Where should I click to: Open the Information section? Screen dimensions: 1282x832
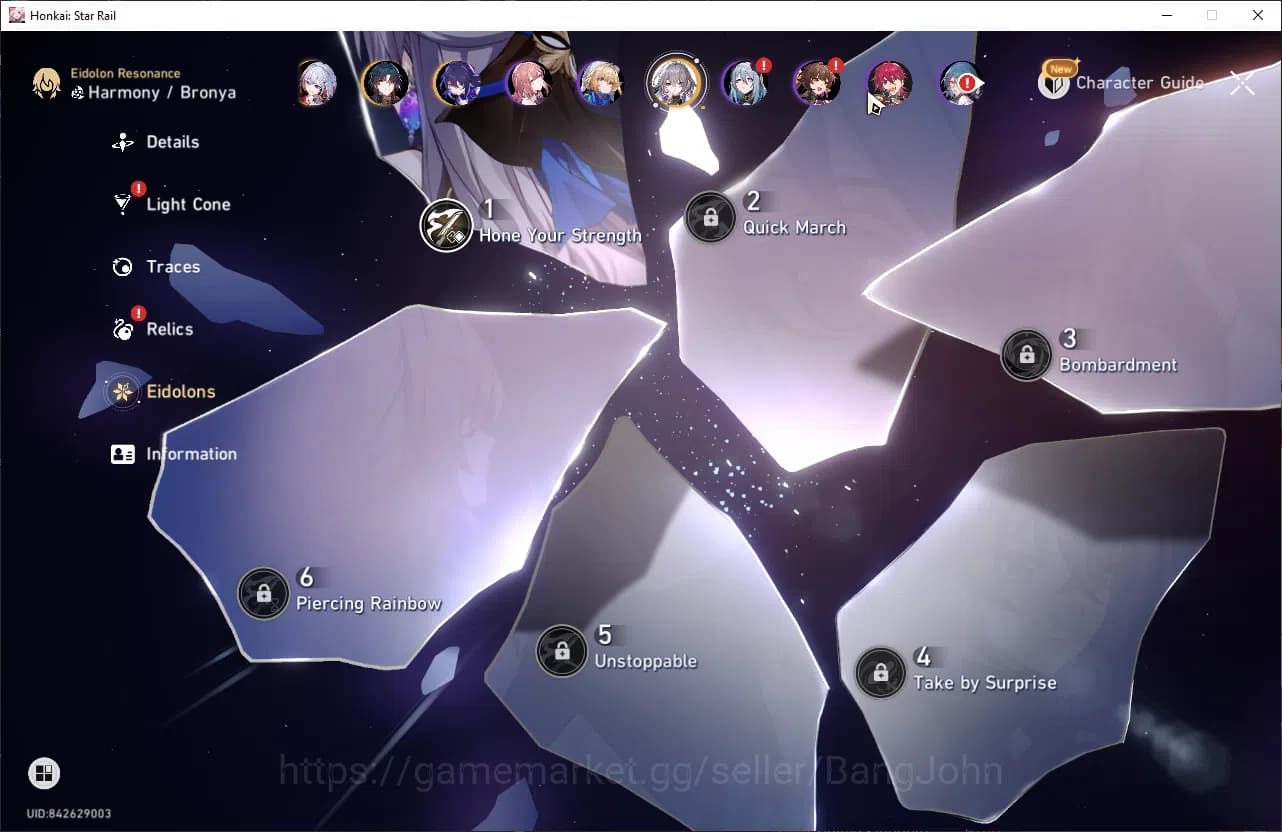point(122,453)
